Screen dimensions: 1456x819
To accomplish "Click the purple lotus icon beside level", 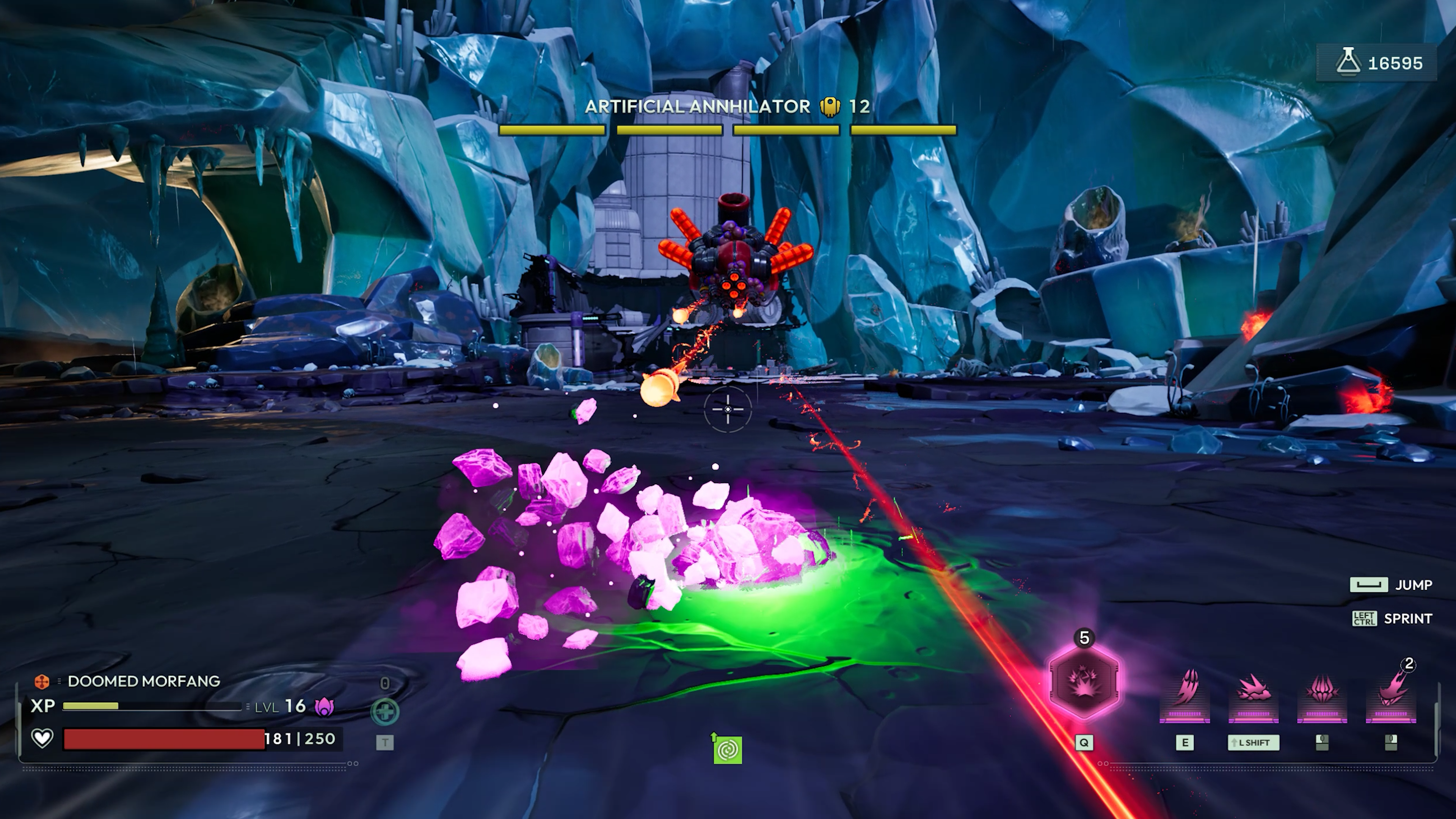I will coord(324,706).
